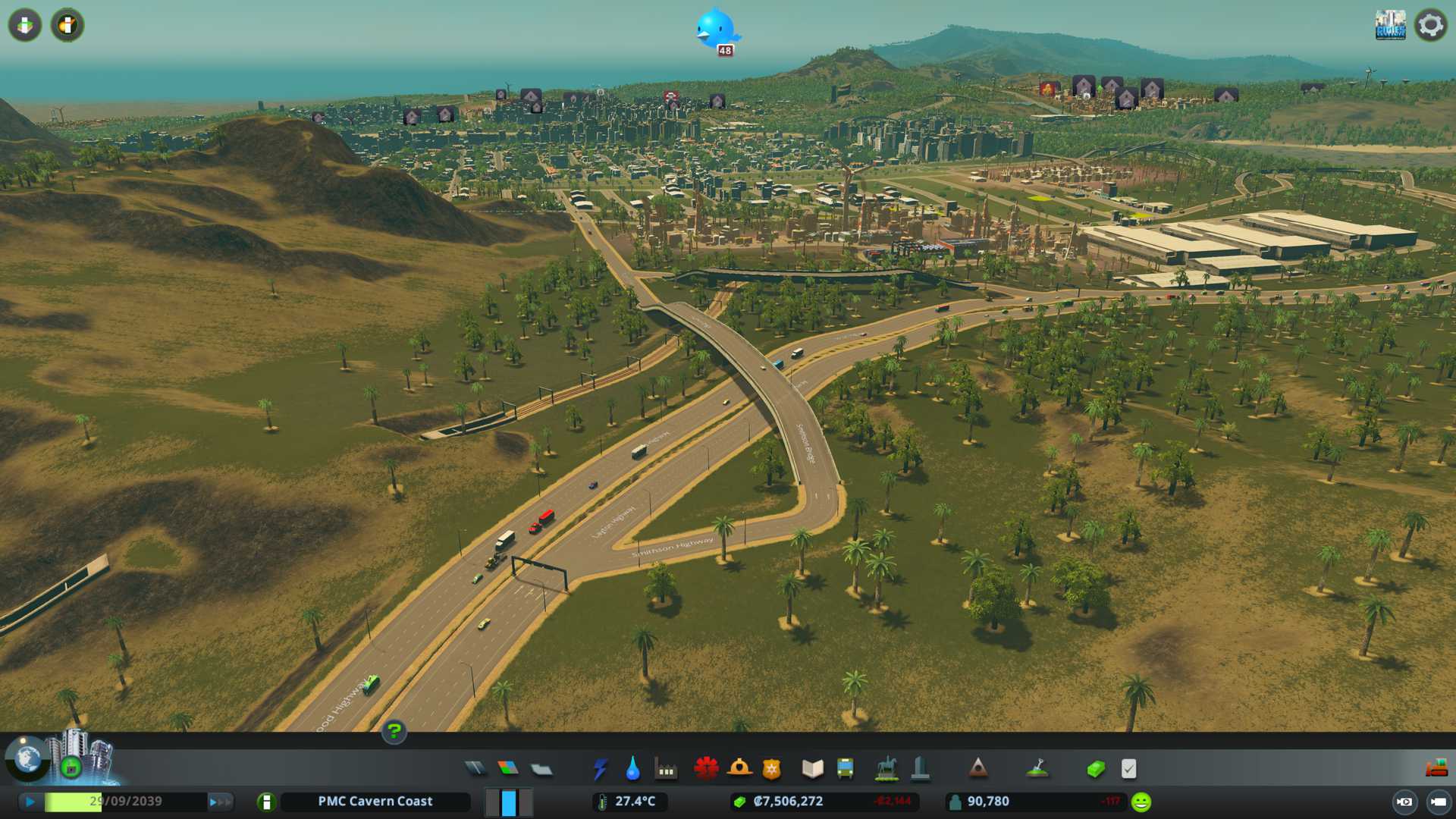The image size is (1456, 819).
Task: Select the Fire Department helmet menu
Action: click(x=739, y=769)
